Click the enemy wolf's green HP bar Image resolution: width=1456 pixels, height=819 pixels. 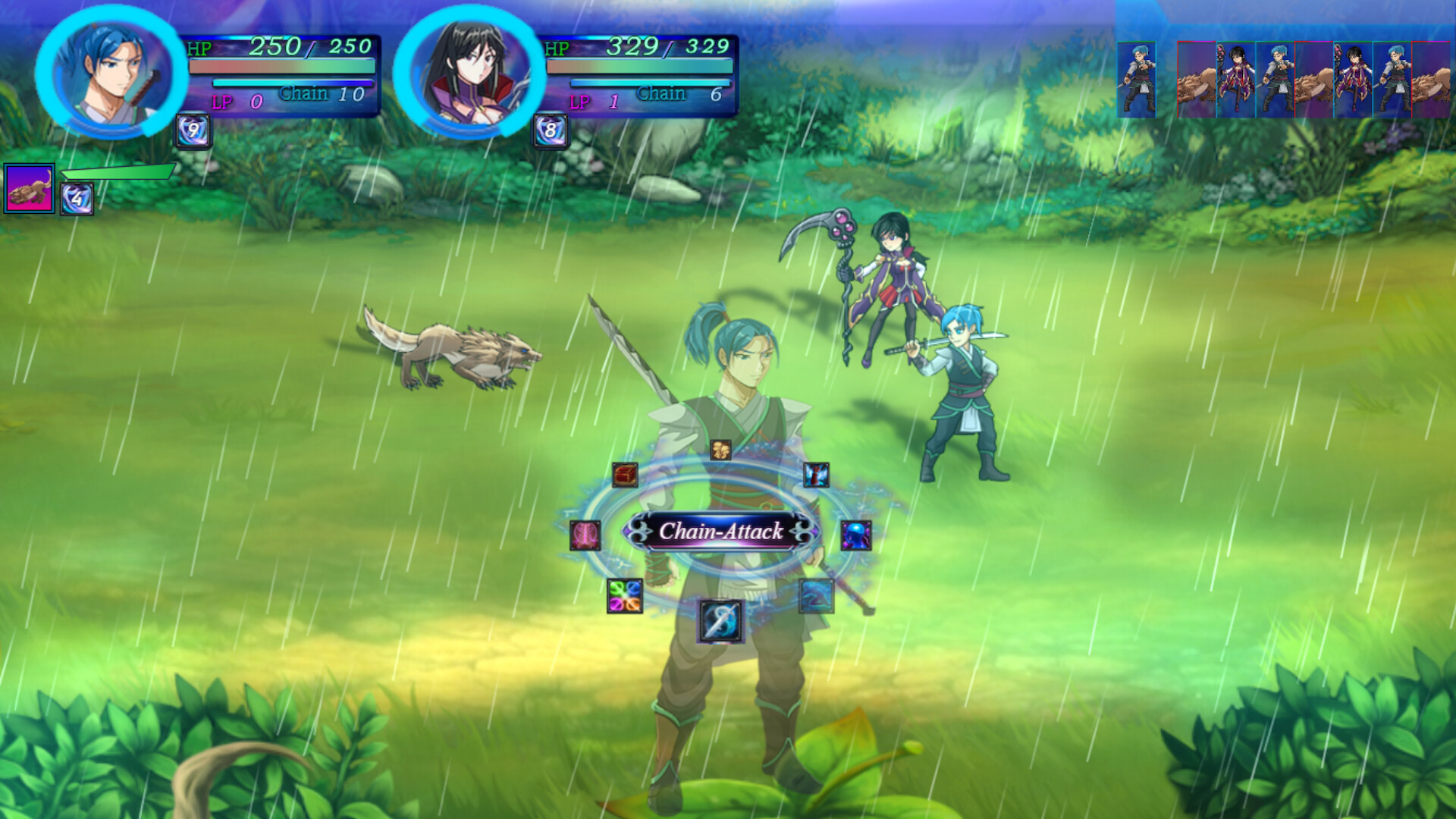pos(118,172)
